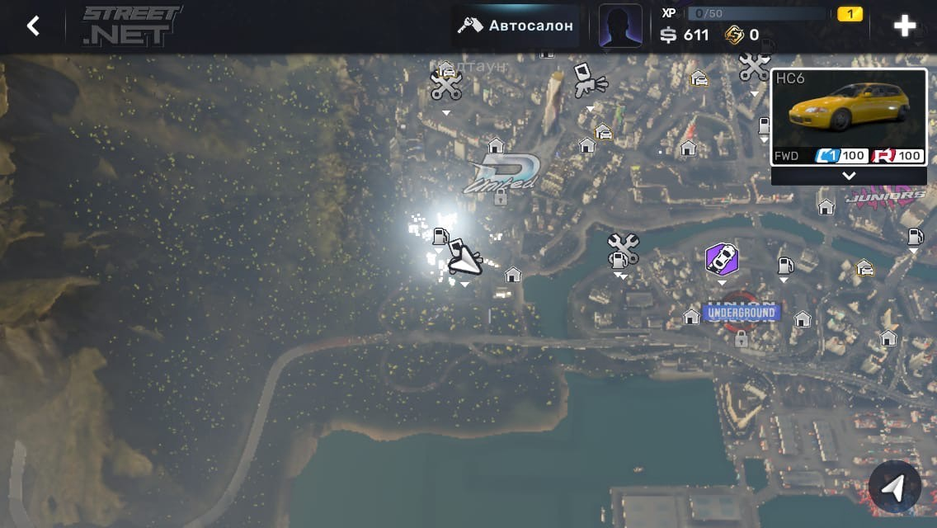Select the Juniors map marker
This screenshot has height=528, width=937.
(x=886, y=197)
